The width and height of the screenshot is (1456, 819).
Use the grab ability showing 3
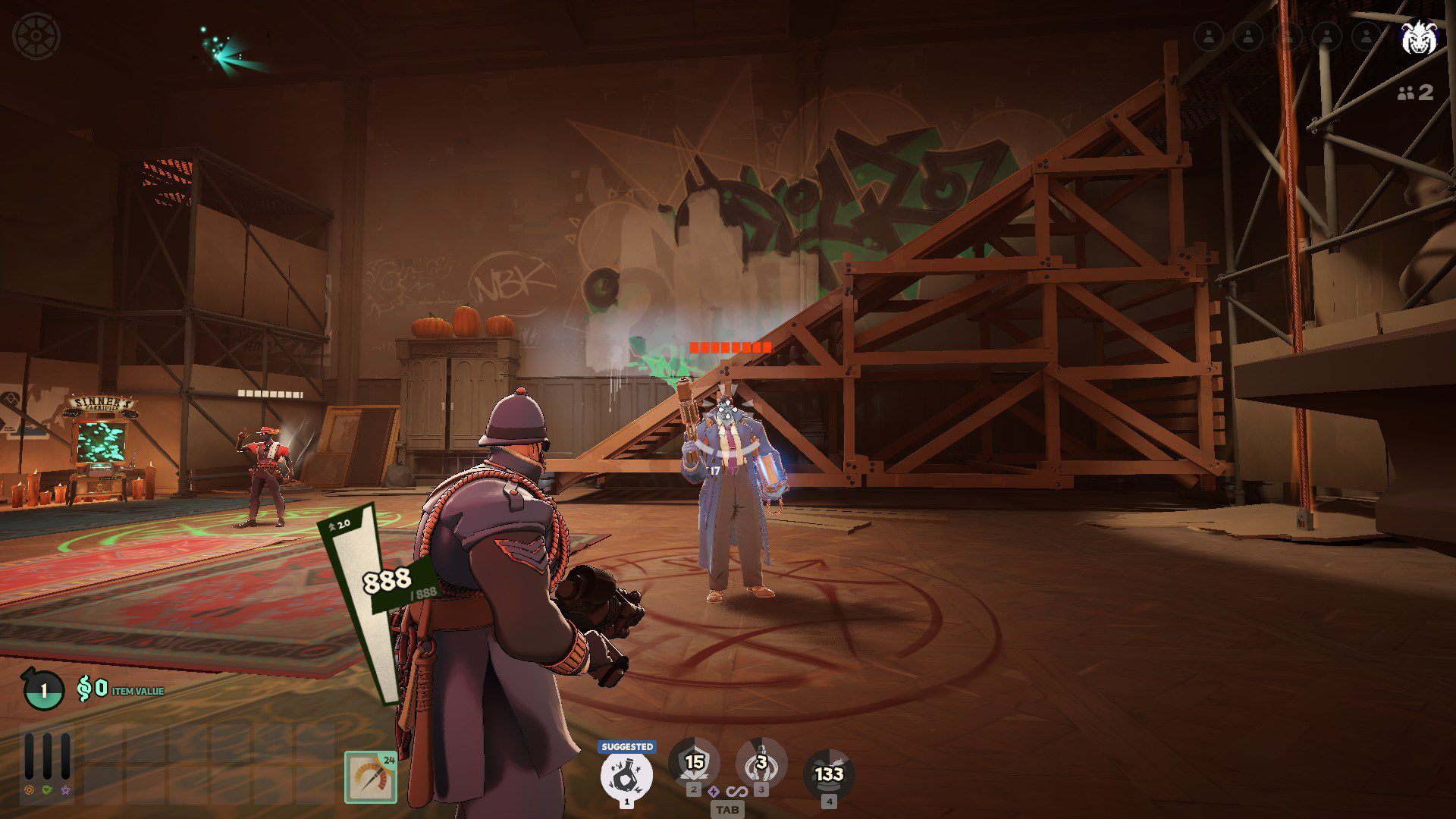click(762, 762)
